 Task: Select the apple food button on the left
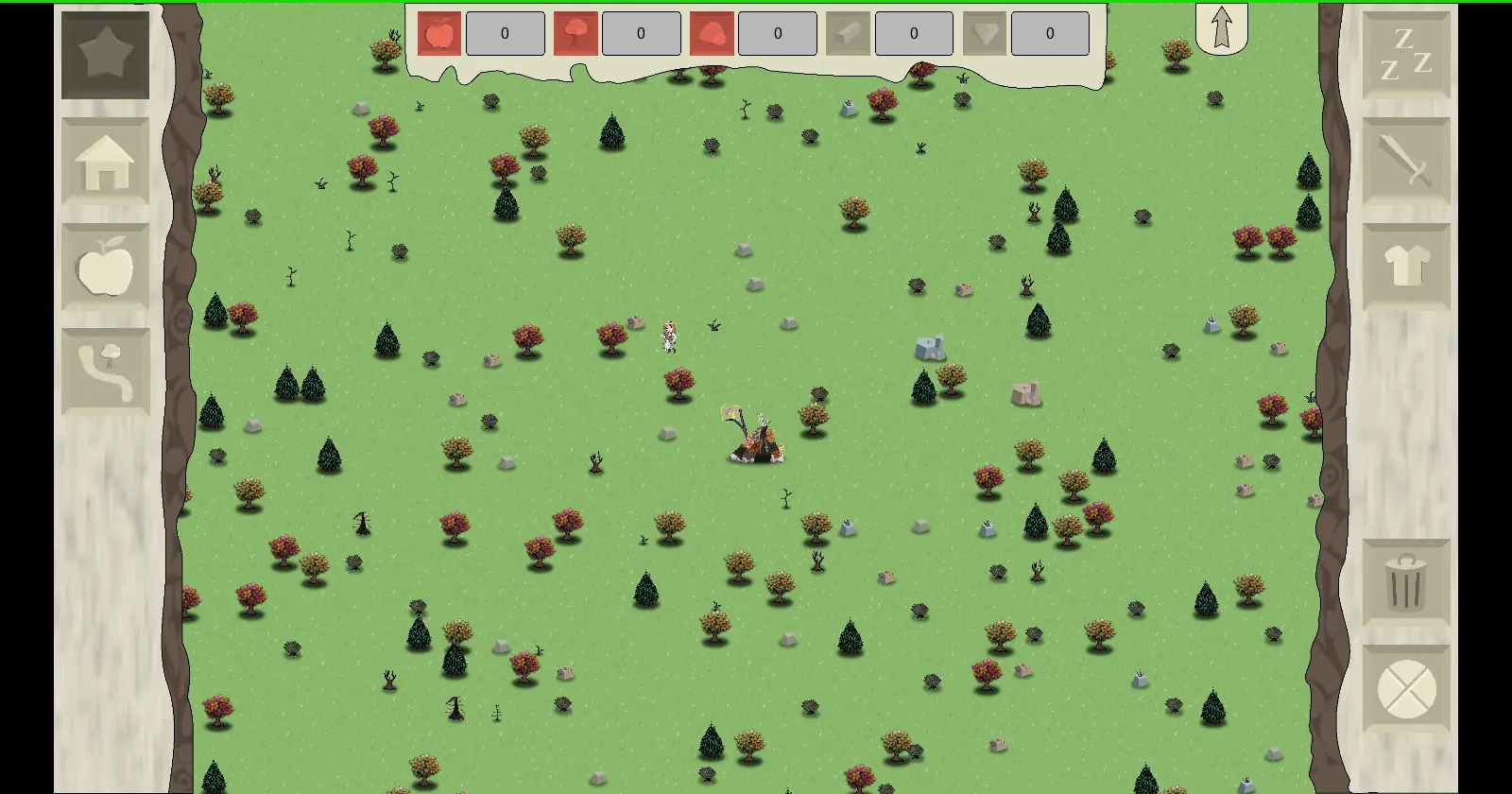105,267
